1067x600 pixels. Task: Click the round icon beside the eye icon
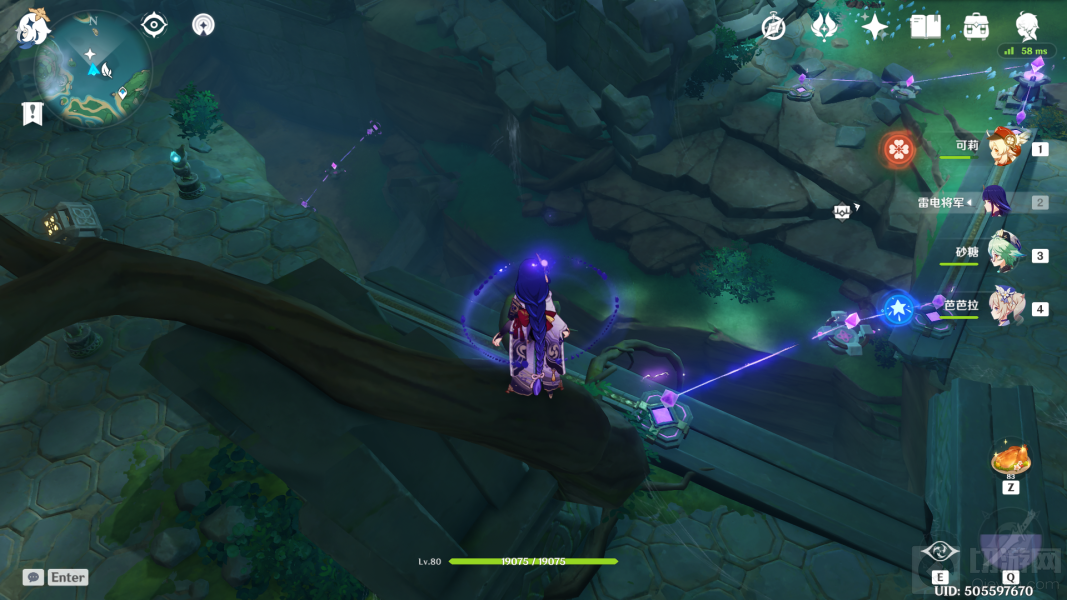203,25
